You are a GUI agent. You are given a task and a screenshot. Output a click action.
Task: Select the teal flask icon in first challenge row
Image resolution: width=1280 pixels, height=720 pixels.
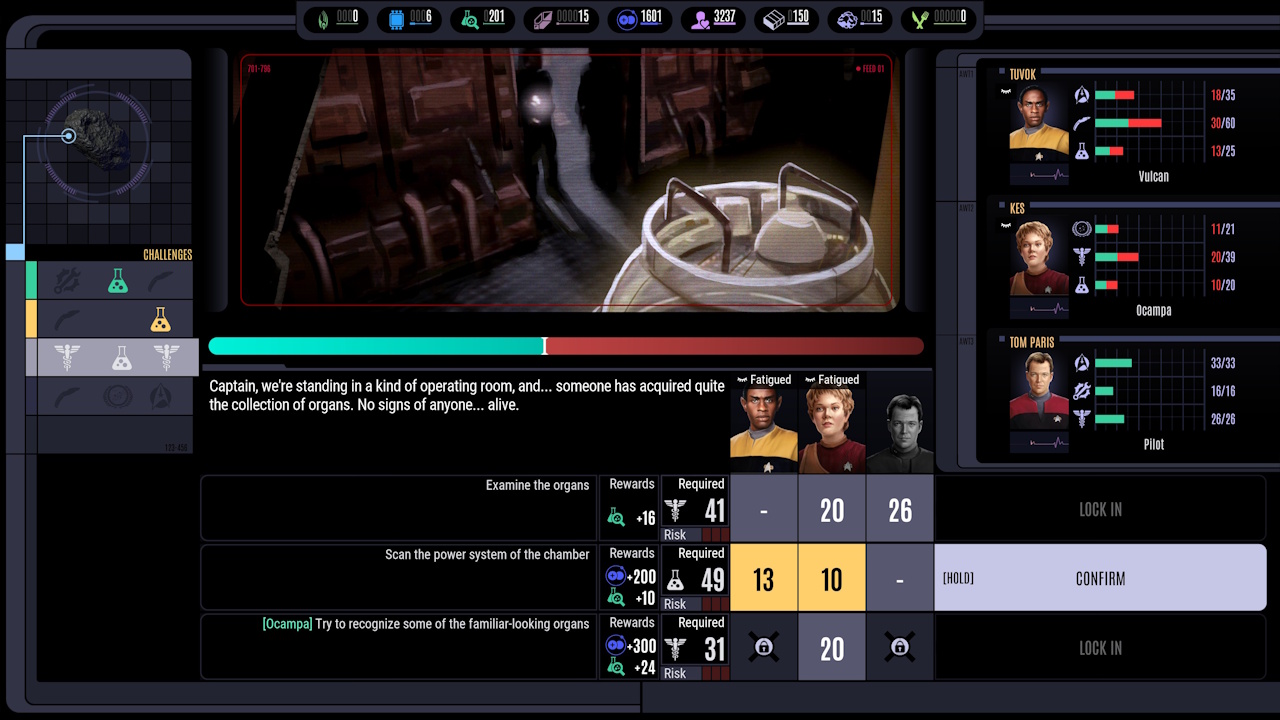click(119, 281)
